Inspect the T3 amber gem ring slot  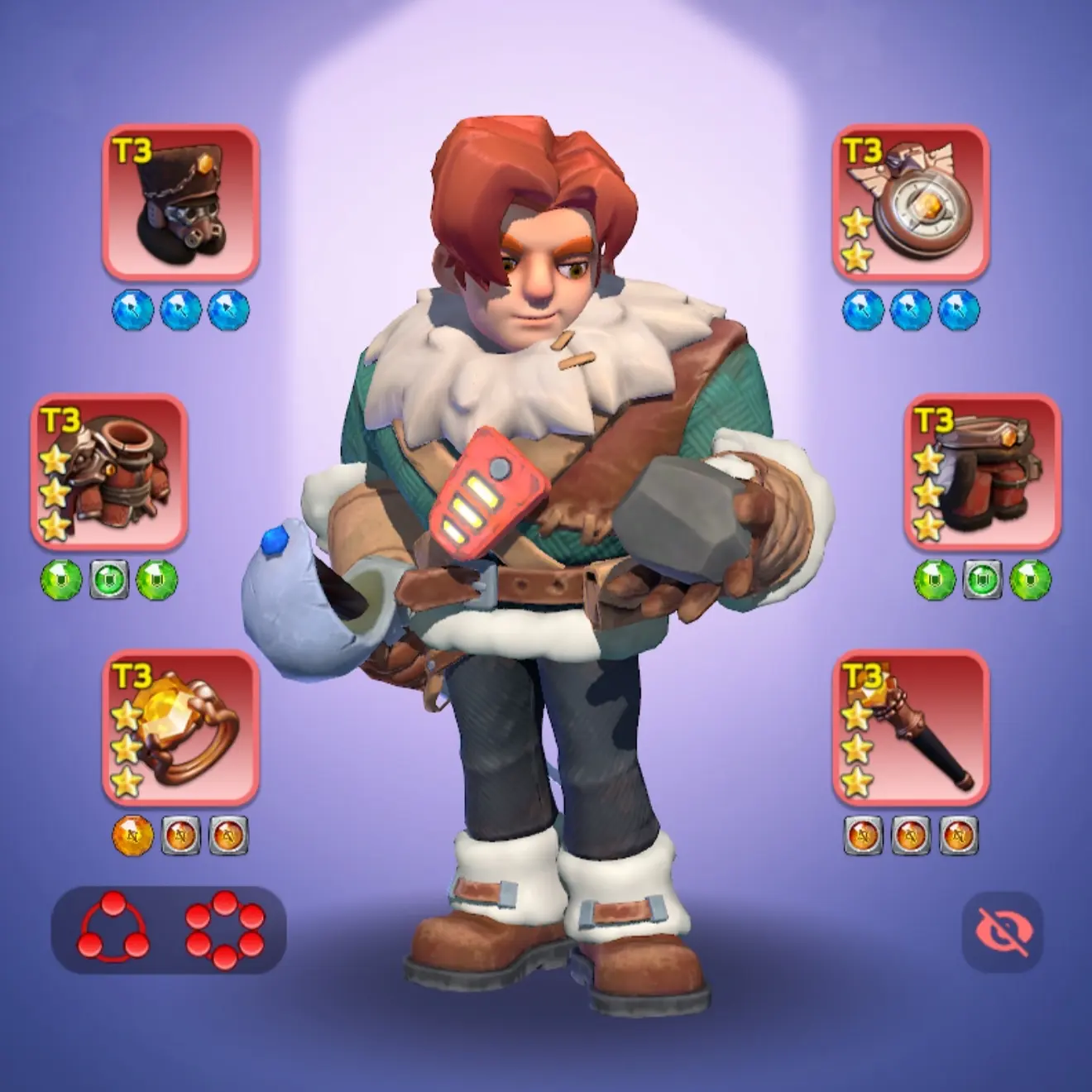[180, 728]
